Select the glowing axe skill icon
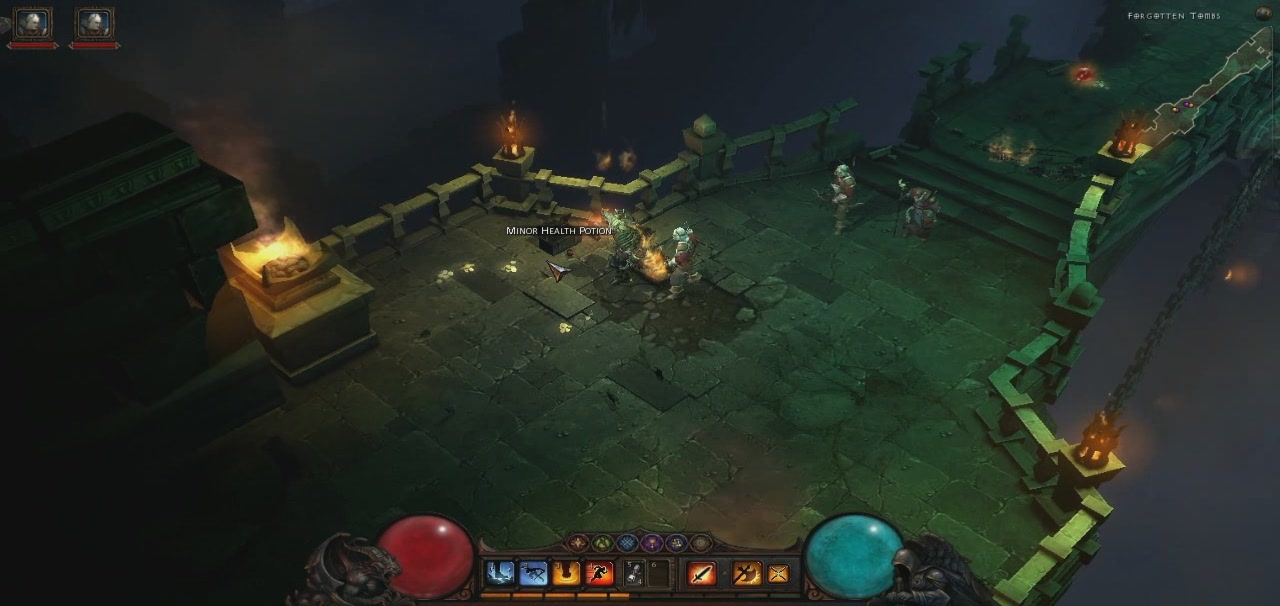1280x606 pixels. 745,573
